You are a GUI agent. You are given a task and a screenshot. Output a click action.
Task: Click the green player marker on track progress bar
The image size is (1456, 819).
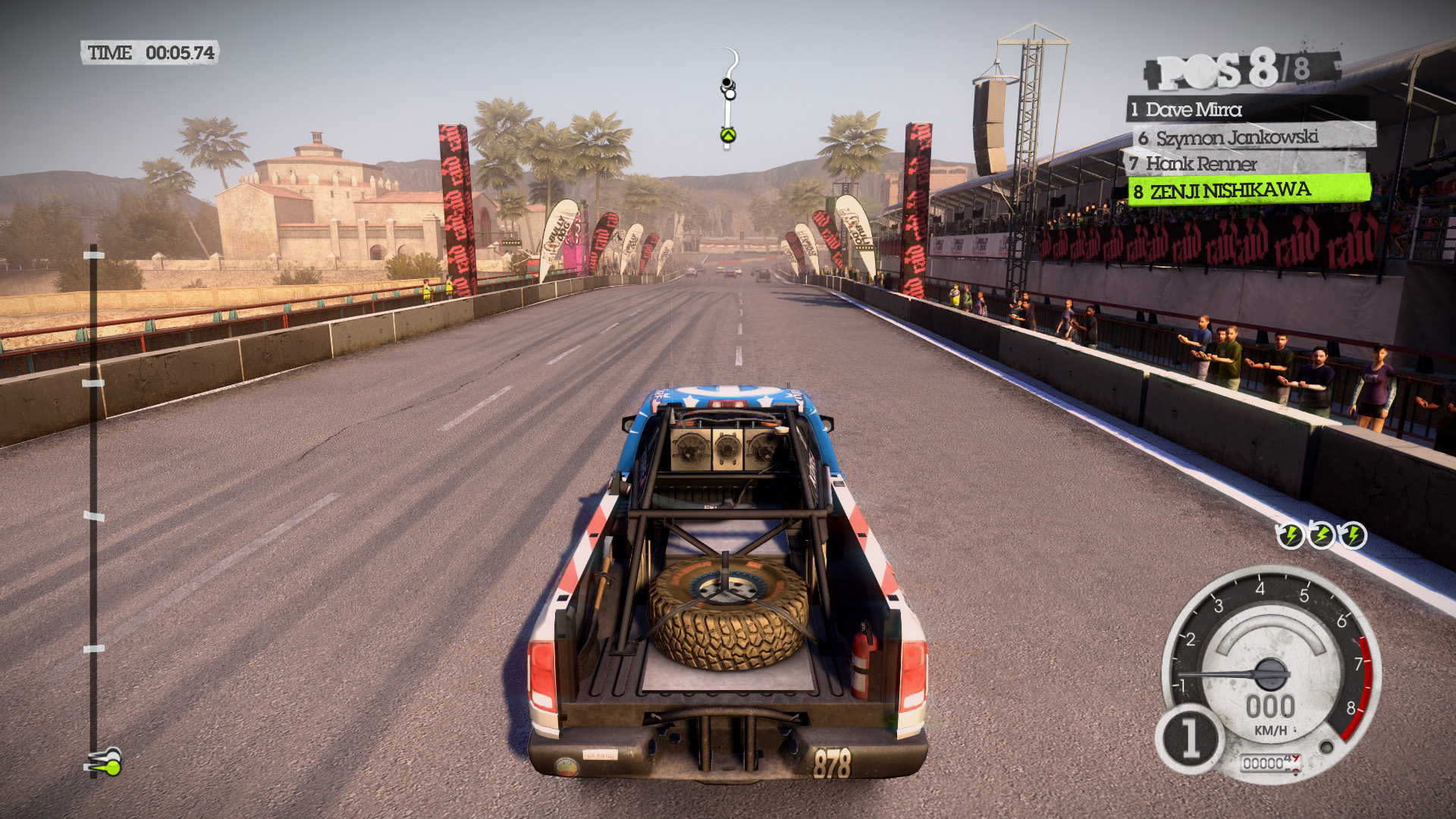click(110, 766)
